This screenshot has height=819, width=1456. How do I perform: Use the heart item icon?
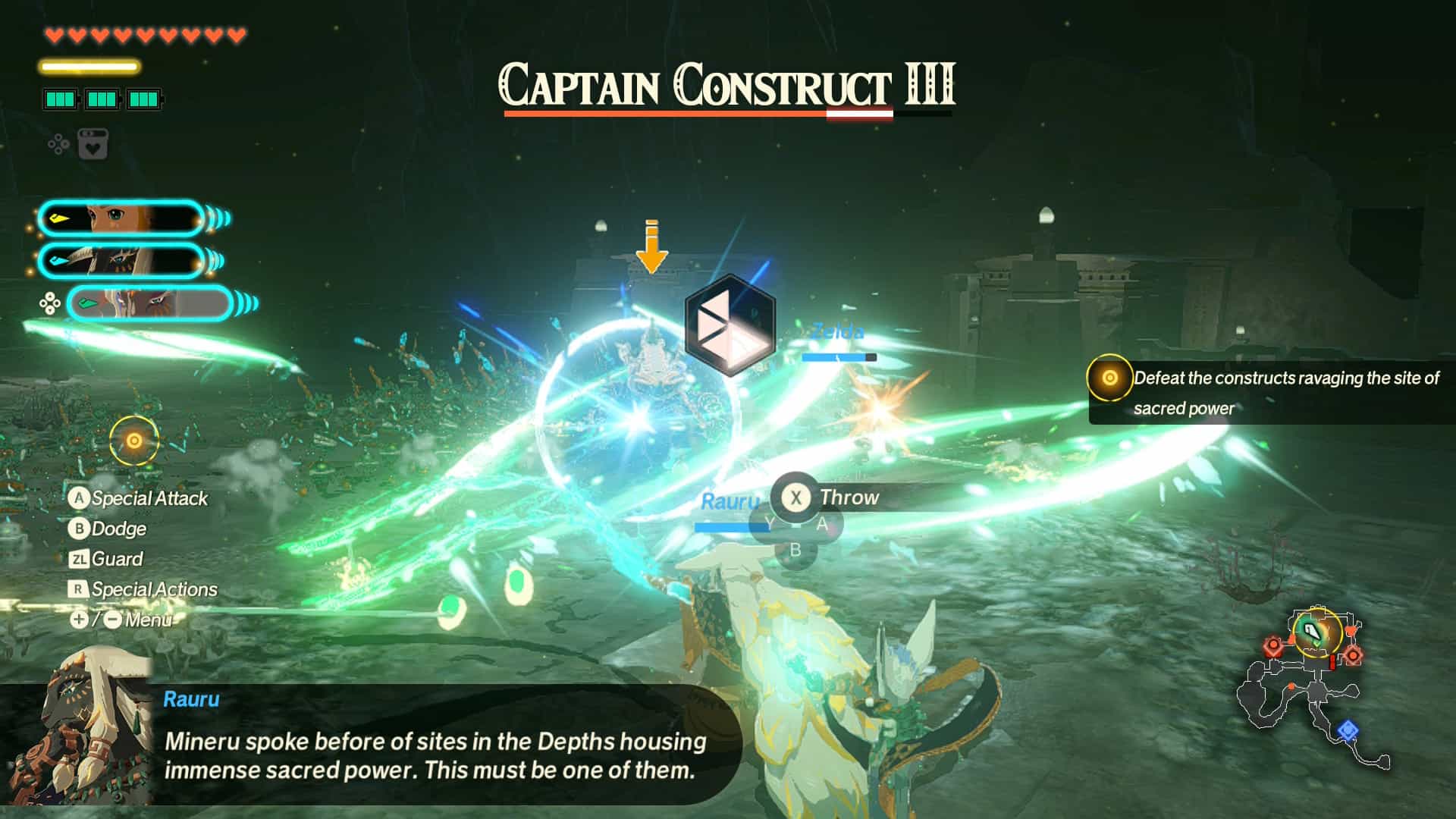click(x=93, y=144)
